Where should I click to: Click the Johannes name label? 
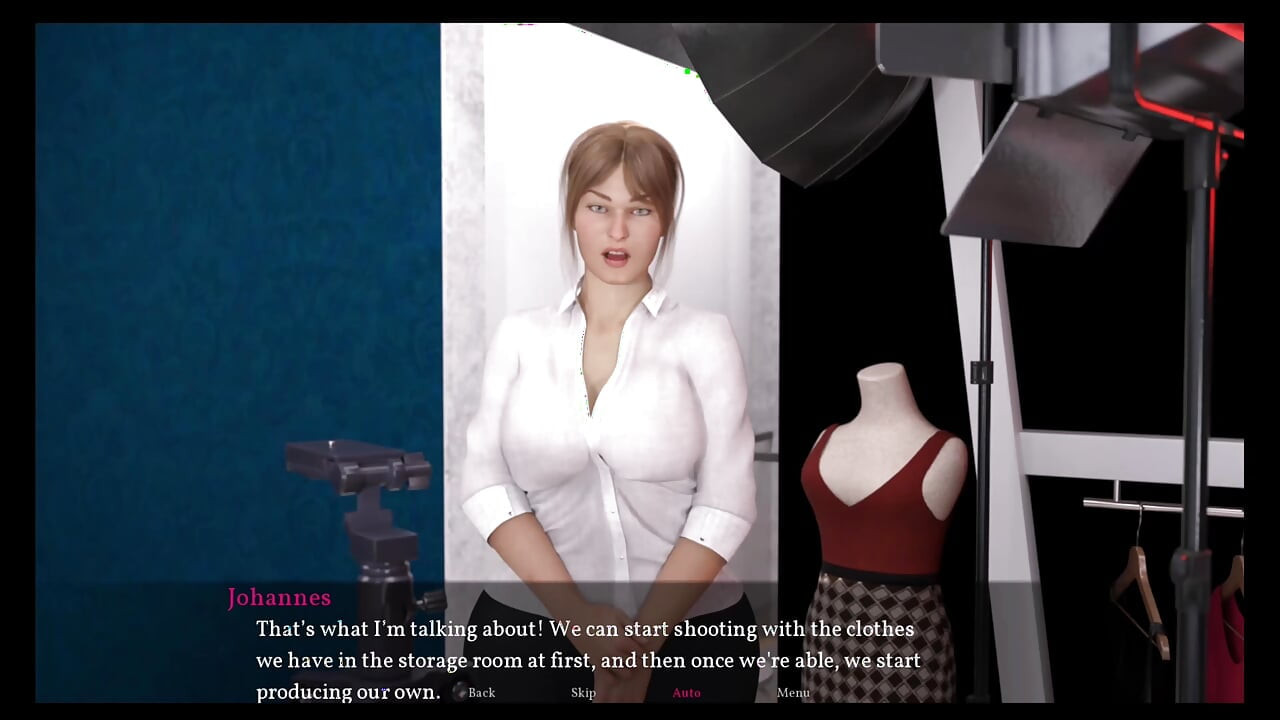click(280, 598)
